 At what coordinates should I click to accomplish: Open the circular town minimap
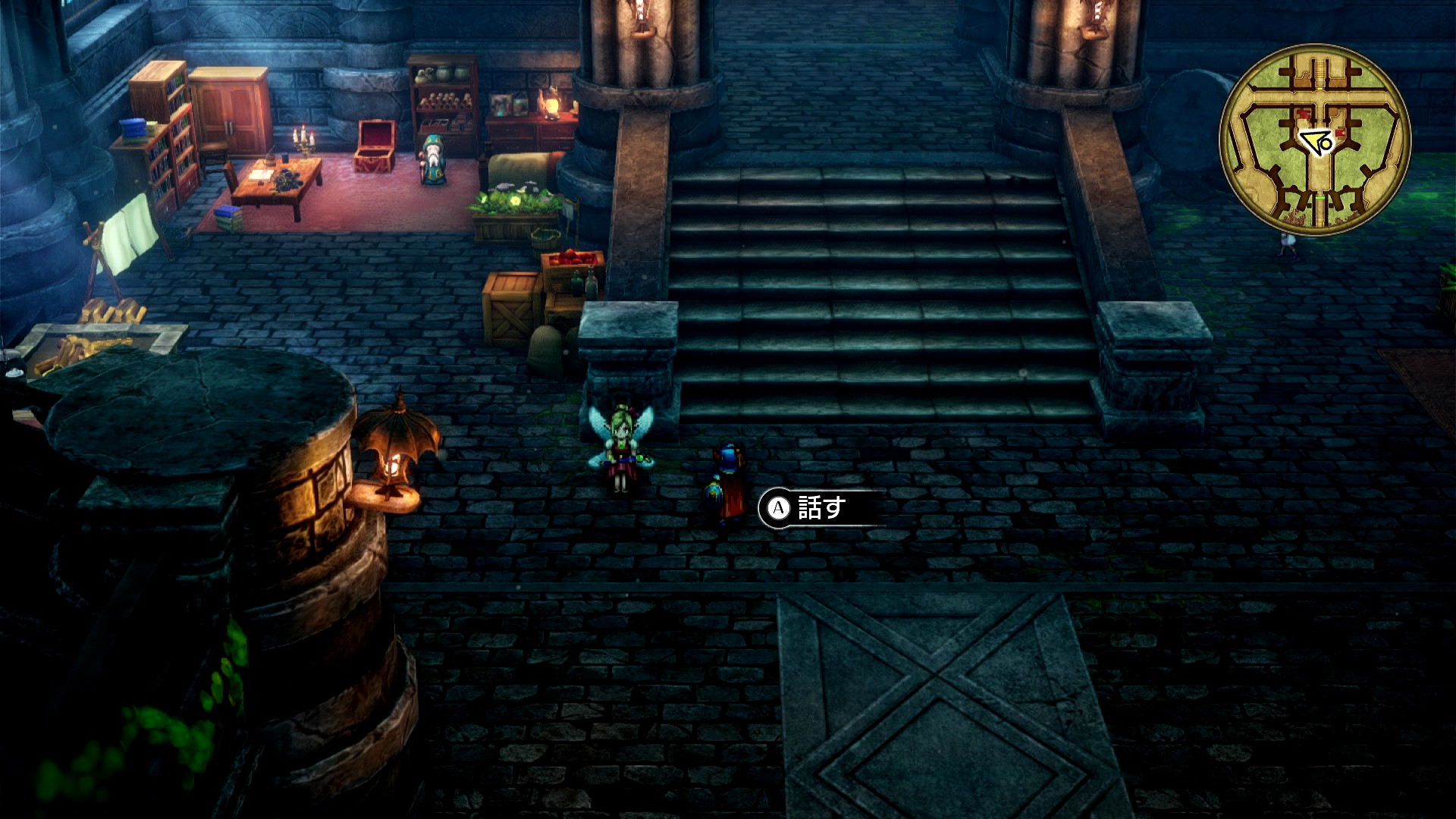click(1315, 140)
